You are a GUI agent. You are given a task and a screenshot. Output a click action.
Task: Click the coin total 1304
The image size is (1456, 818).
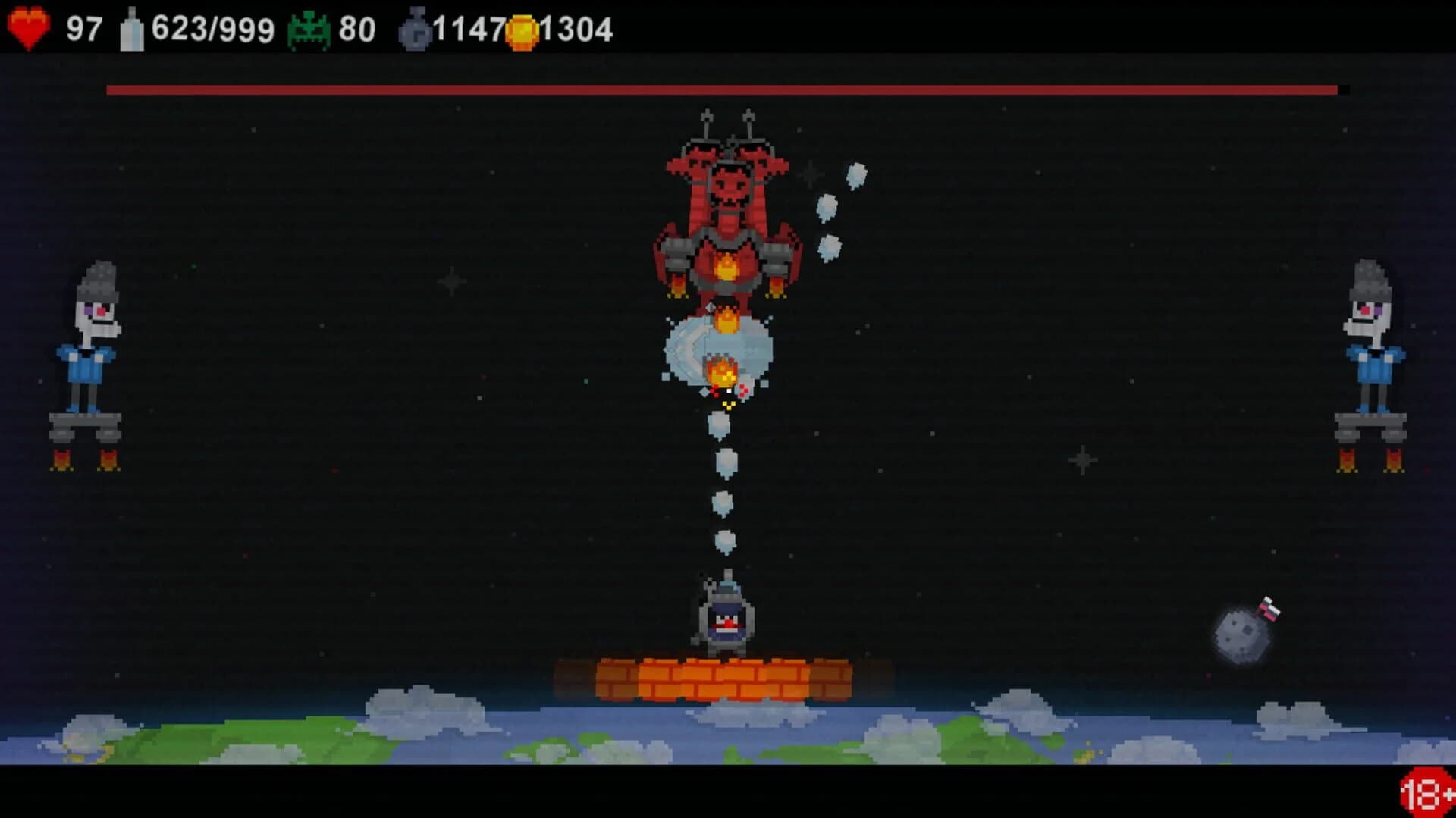point(576,27)
